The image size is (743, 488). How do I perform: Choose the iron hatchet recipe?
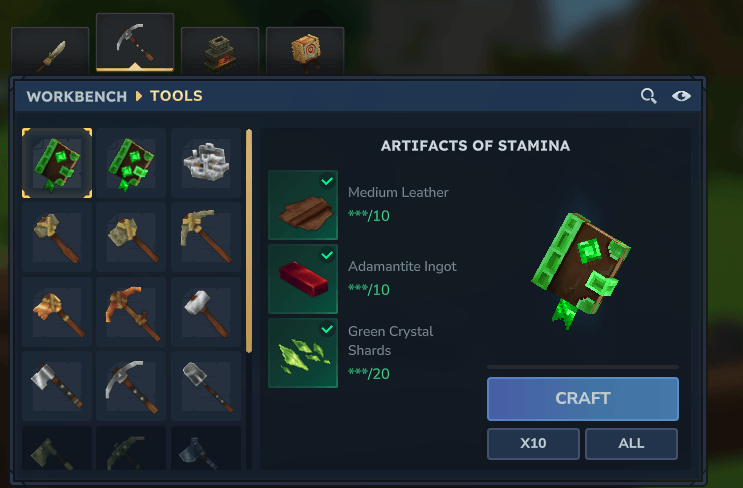pos(57,386)
